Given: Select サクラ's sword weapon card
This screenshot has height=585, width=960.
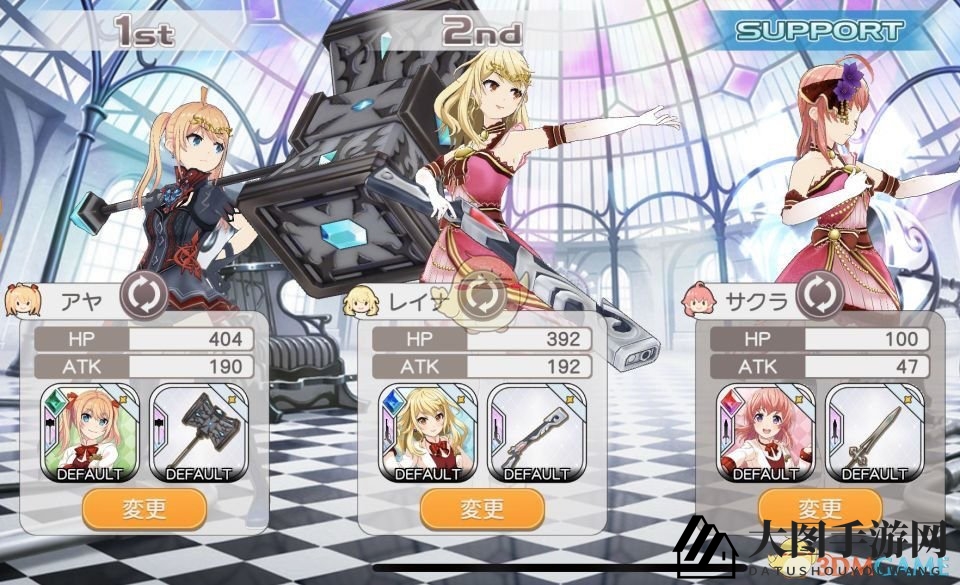Looking at the screenshot, I should pyautogui.click(x=874, y=432).
